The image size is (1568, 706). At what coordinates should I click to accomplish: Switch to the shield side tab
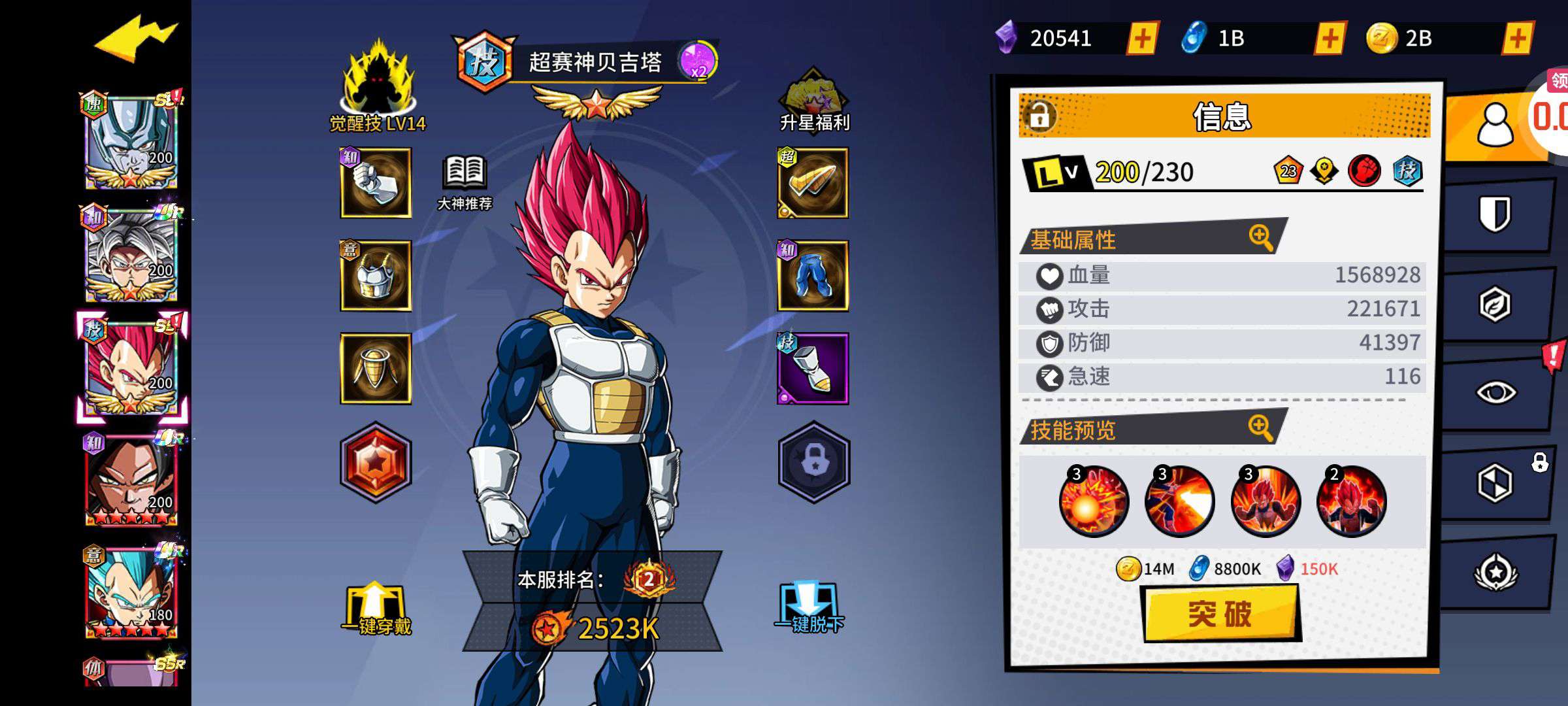tap(1495, 214)
